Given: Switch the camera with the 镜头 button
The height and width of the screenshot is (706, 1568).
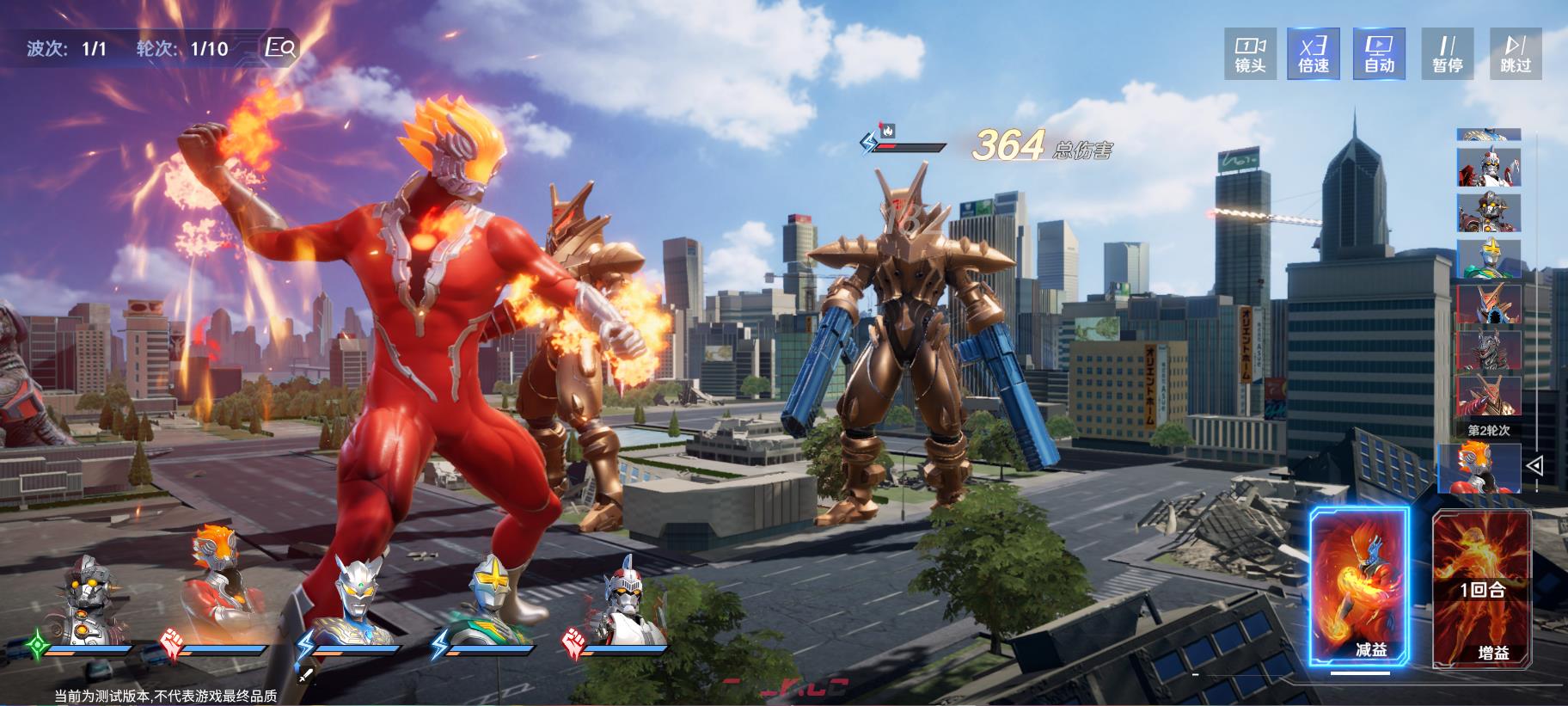Looking at the screenshot, I should (1250, 53).
